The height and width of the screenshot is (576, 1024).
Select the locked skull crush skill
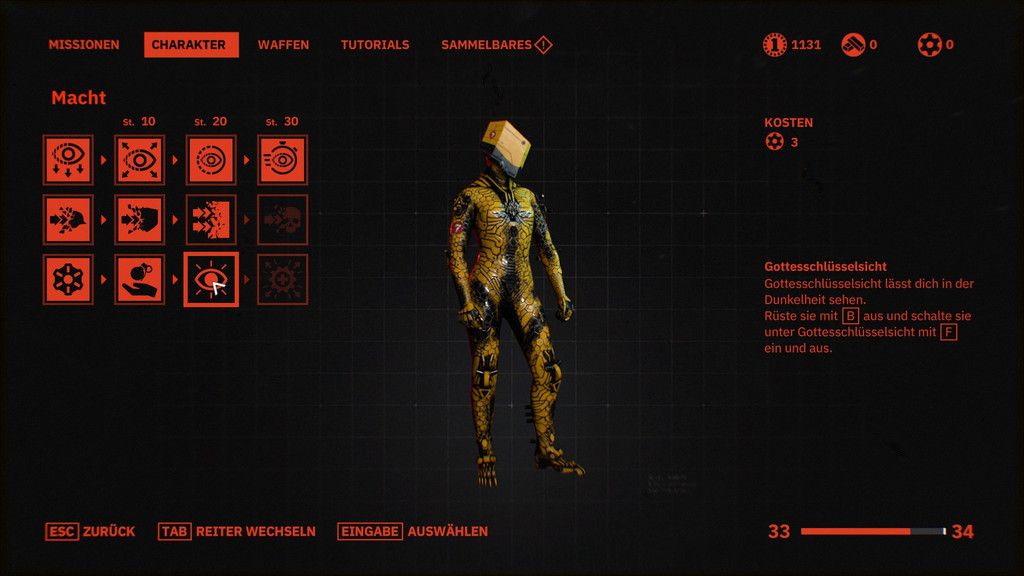[x=283, y=220]
